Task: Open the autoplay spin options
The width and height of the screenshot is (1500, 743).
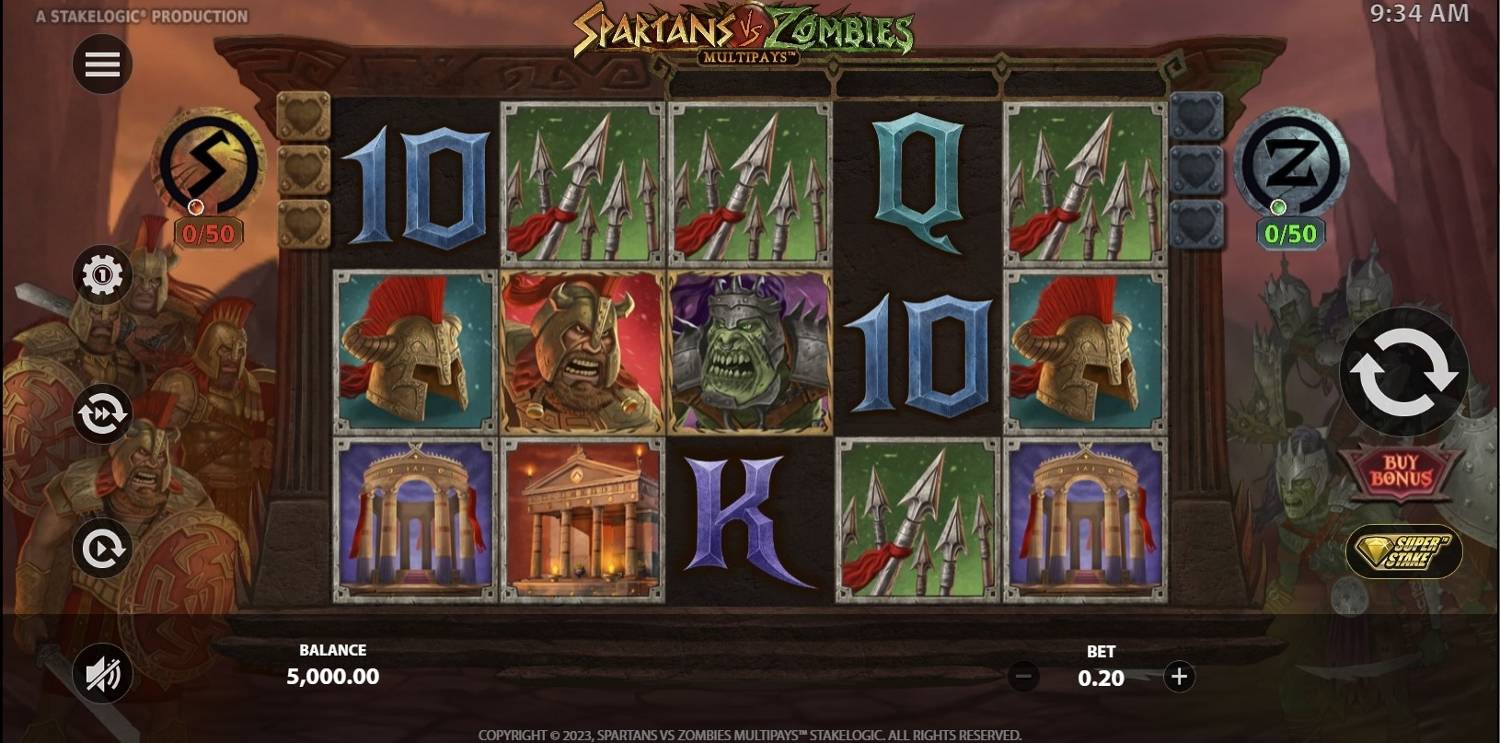Action: 102,546
